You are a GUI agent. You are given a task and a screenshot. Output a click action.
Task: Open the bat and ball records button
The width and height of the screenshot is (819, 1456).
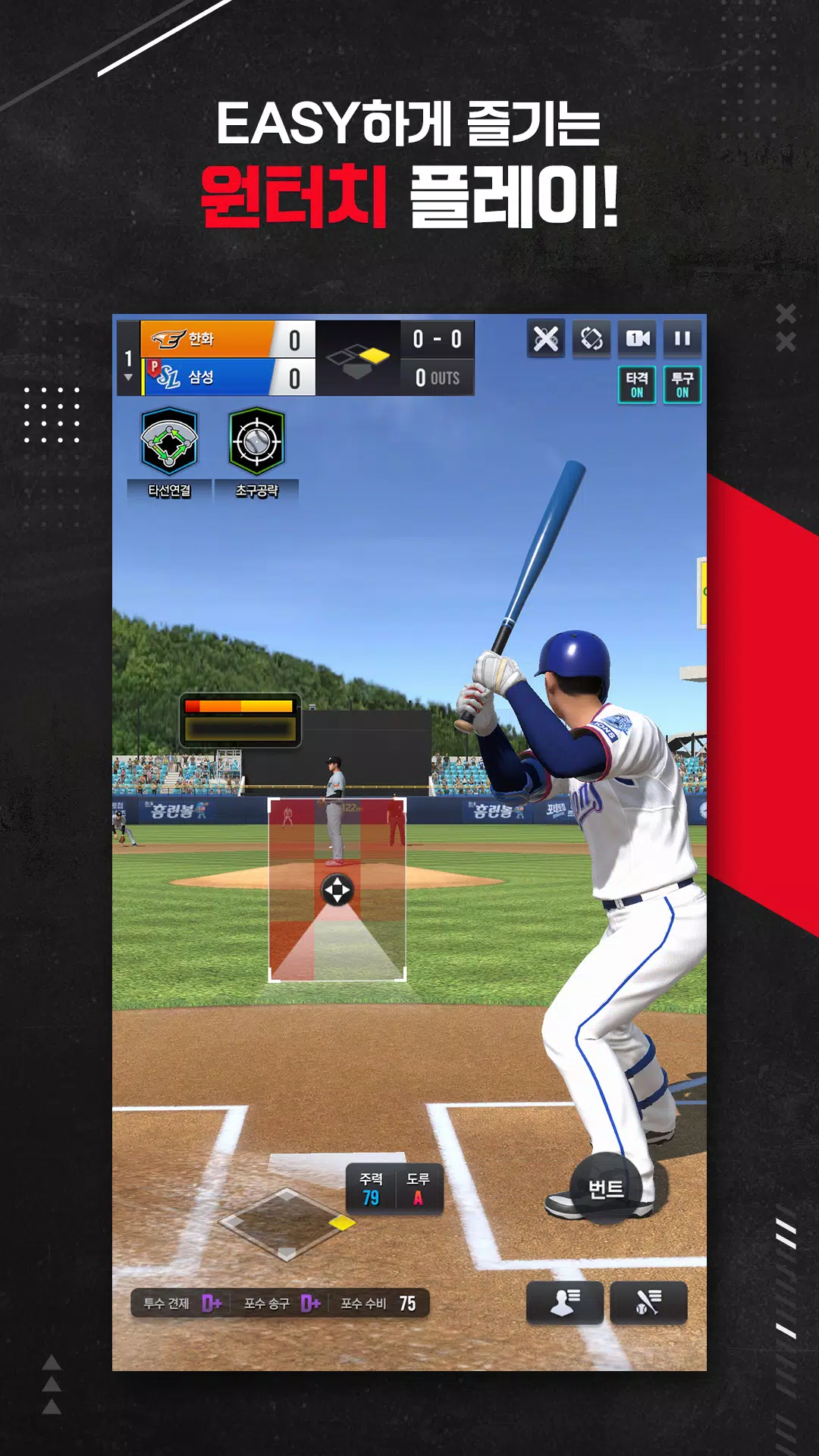click(x=648, y=1303)
